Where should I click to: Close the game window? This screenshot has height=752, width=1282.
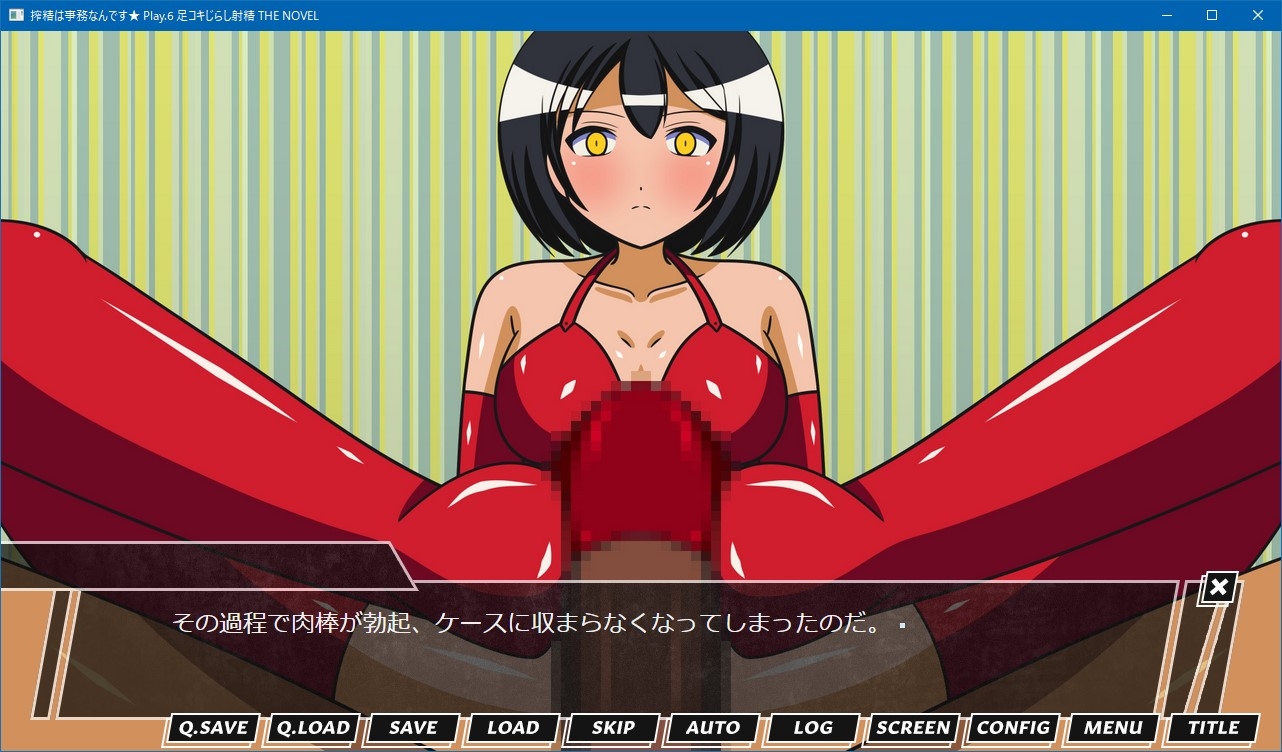pos(1258,15)
